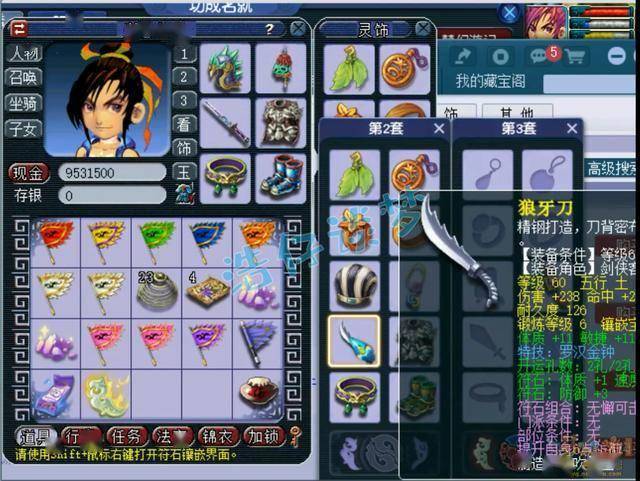
Task: Switch to the 任务 quest items tab
Action: [127, 436]
